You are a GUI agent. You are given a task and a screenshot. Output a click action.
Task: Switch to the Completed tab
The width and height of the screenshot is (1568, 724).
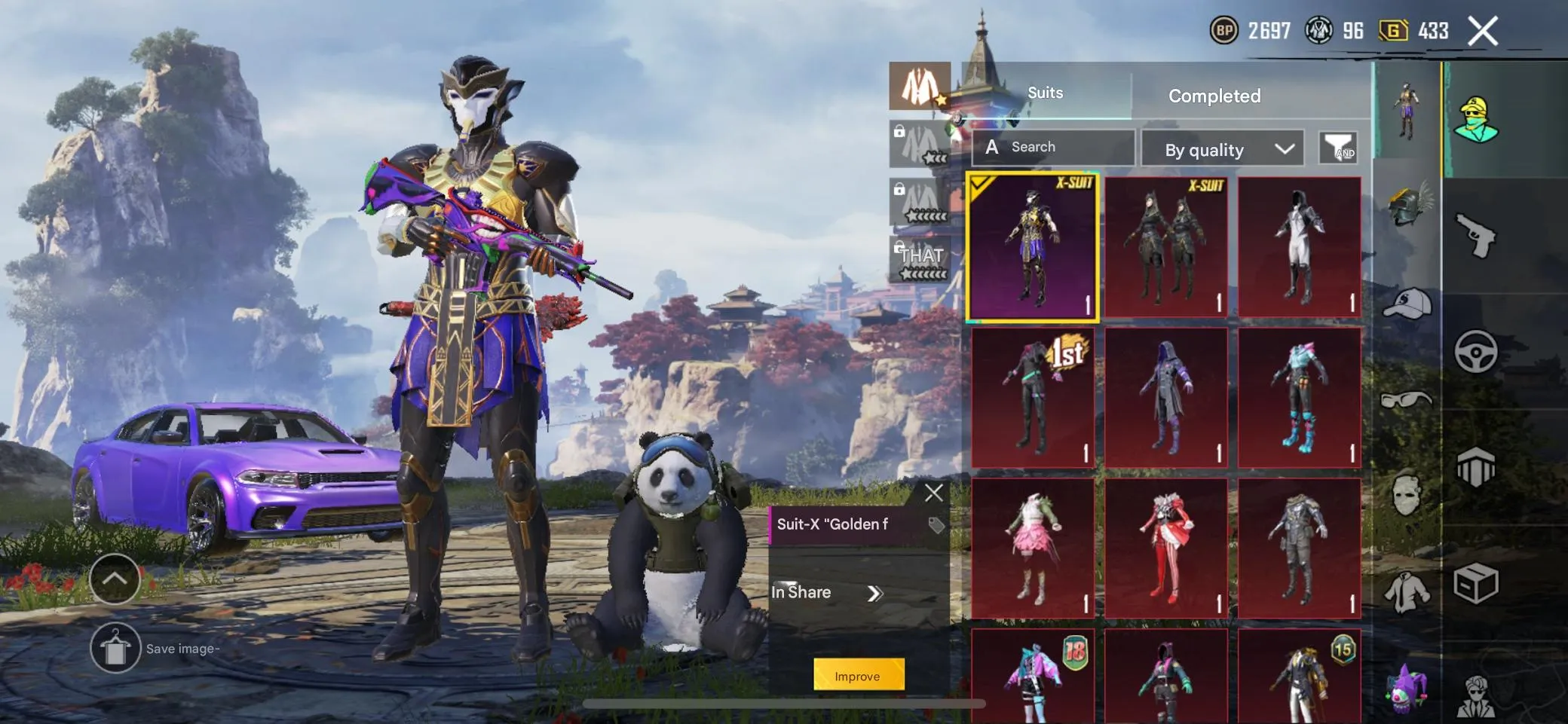click(x=1214, y=95)
